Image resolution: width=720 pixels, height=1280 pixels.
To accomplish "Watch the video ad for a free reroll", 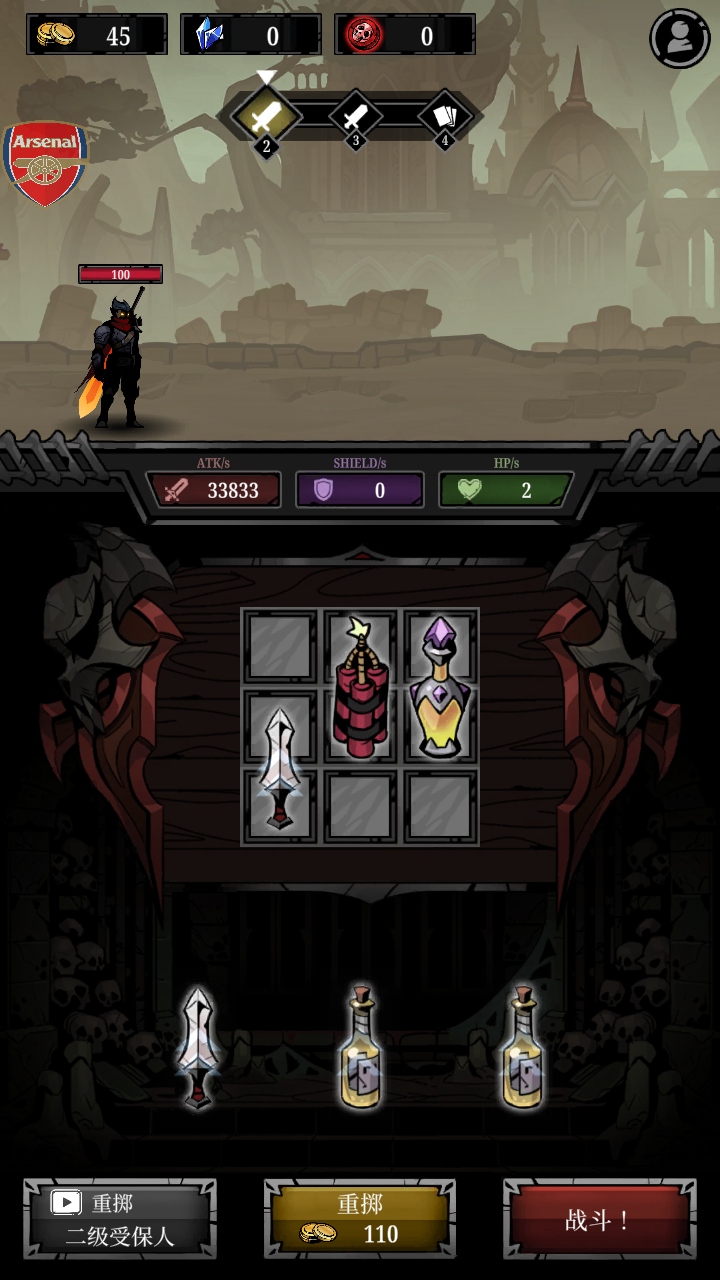I will click(120, 1219).
